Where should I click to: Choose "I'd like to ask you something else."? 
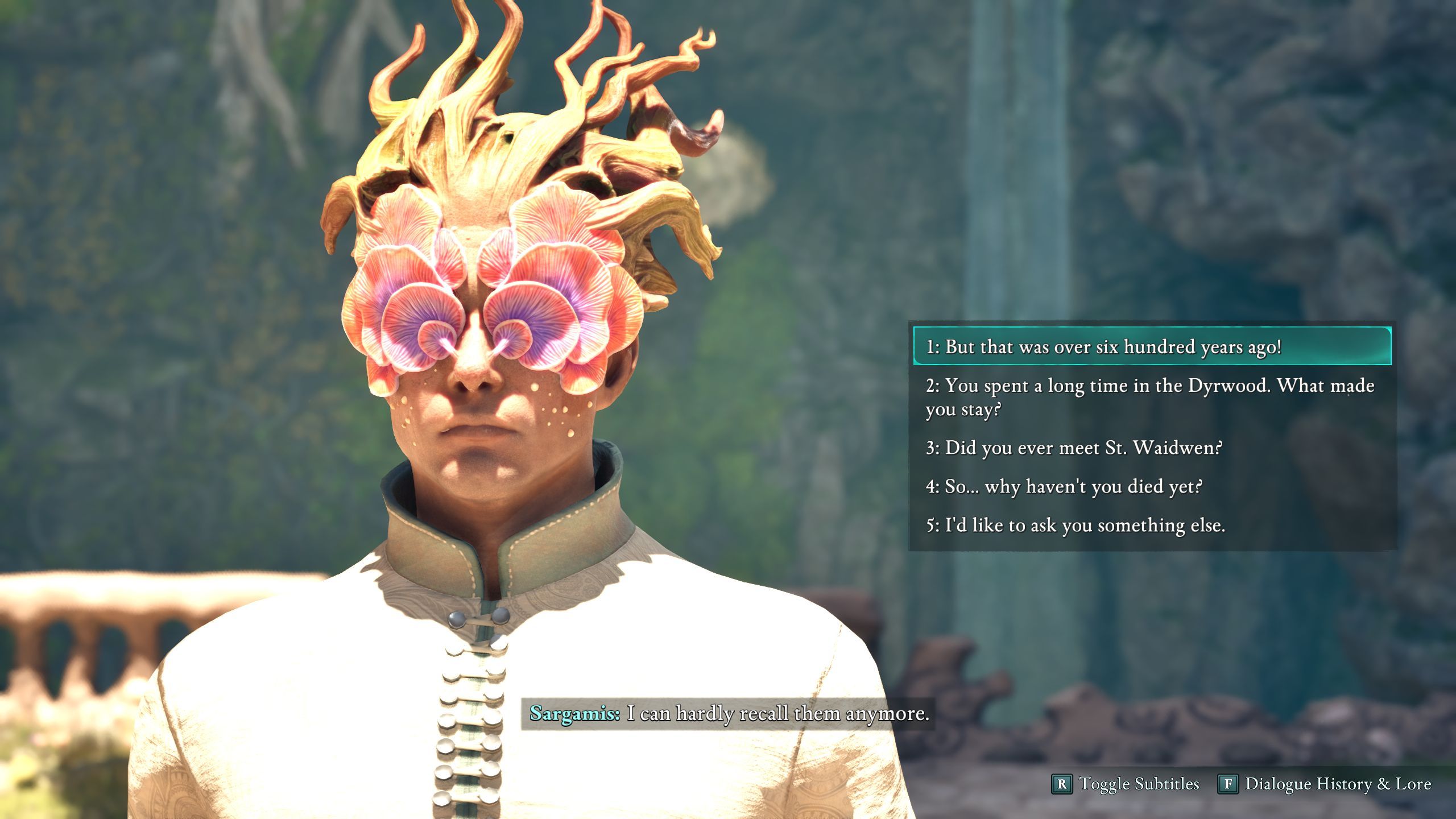pyautogui.click(x=1075, y=525)
